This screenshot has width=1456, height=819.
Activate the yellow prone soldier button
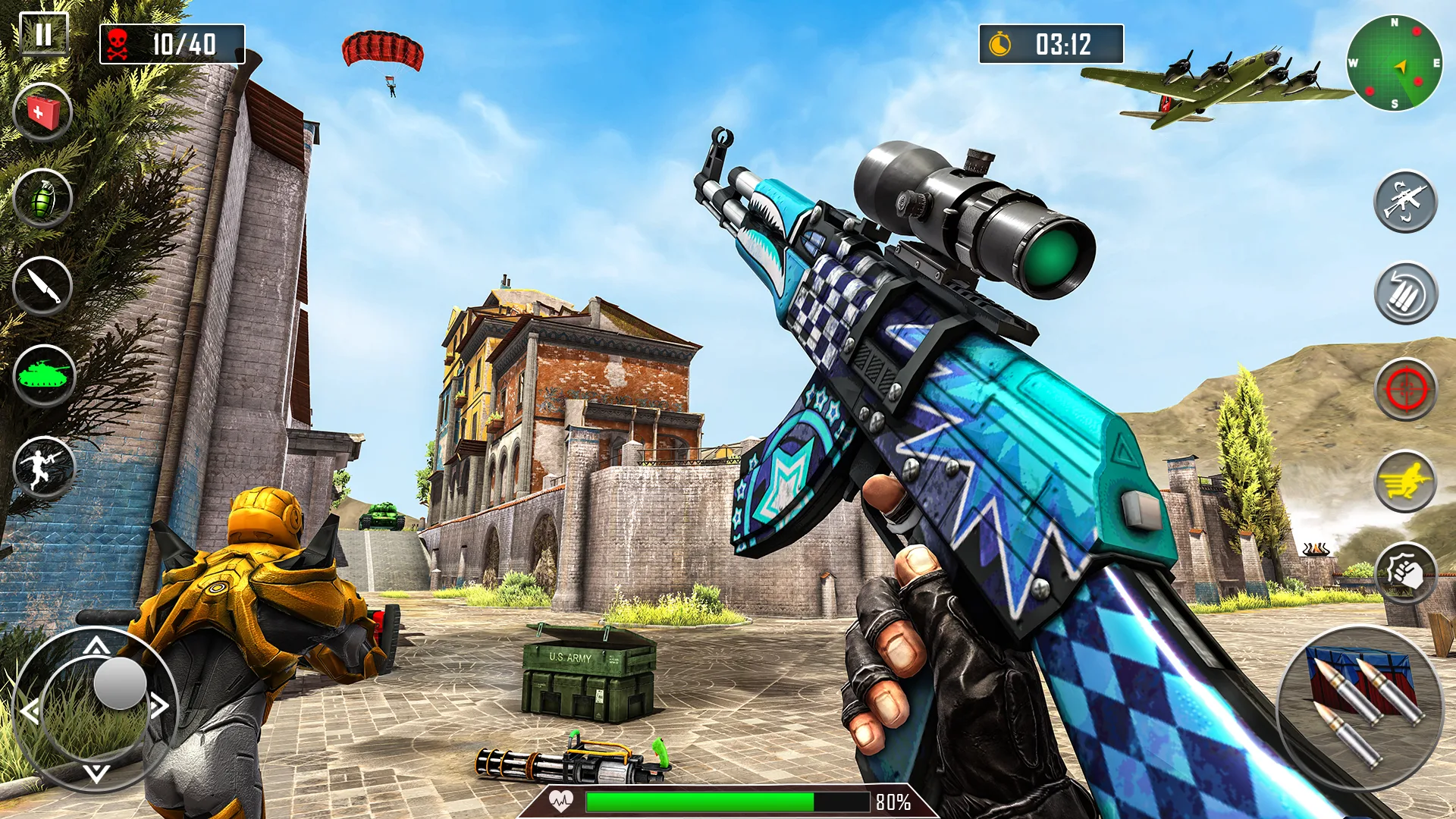tap(1405, 482)
